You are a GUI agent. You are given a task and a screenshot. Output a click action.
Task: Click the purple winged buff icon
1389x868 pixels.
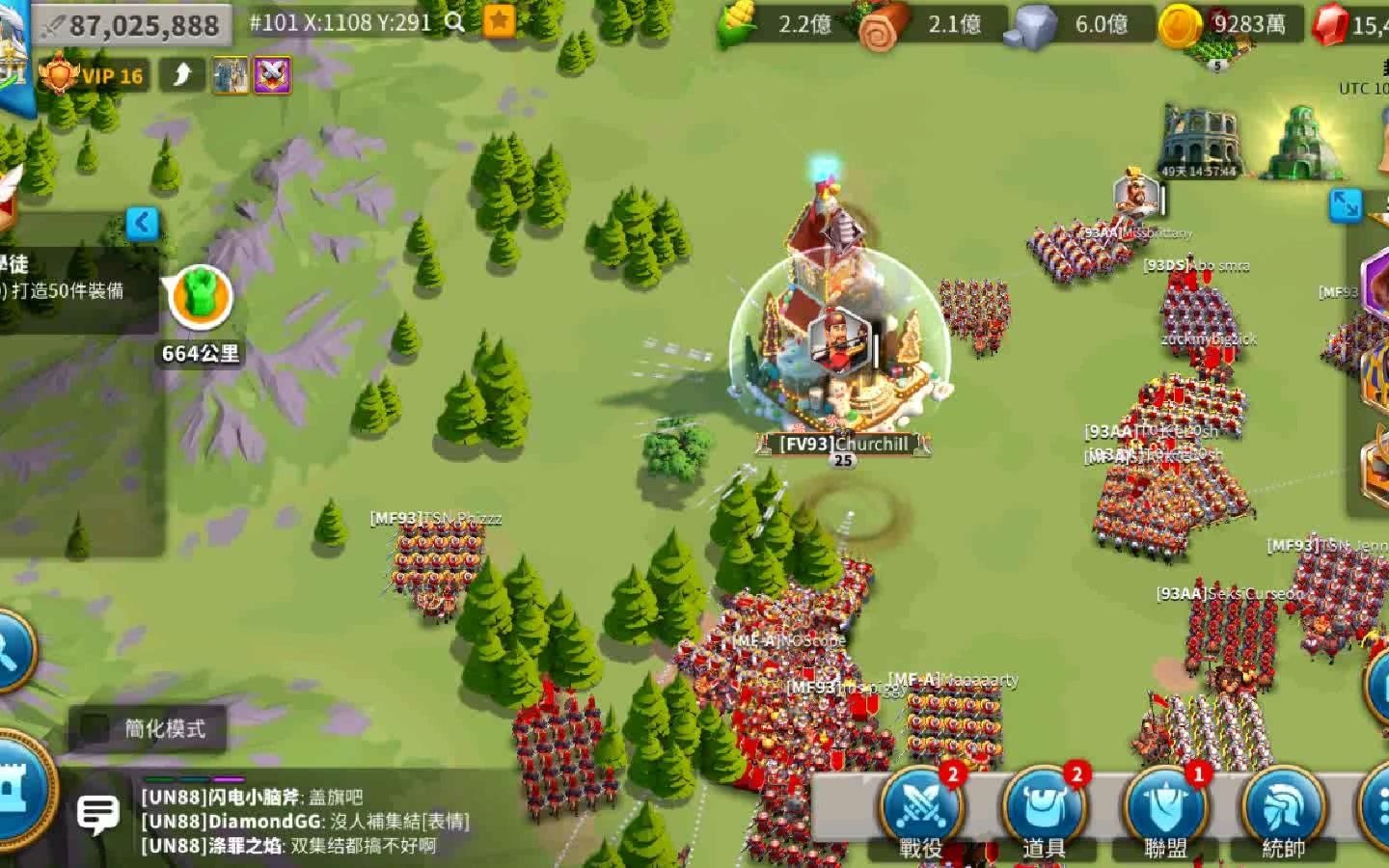tap(272, 75)
